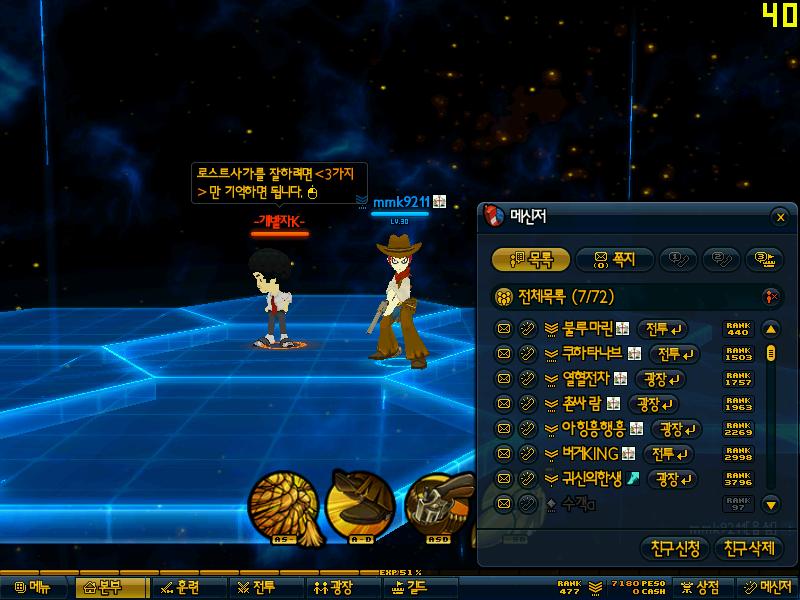
Task: Open the 쪽지 notes tab
Action: tap(614, 260)
